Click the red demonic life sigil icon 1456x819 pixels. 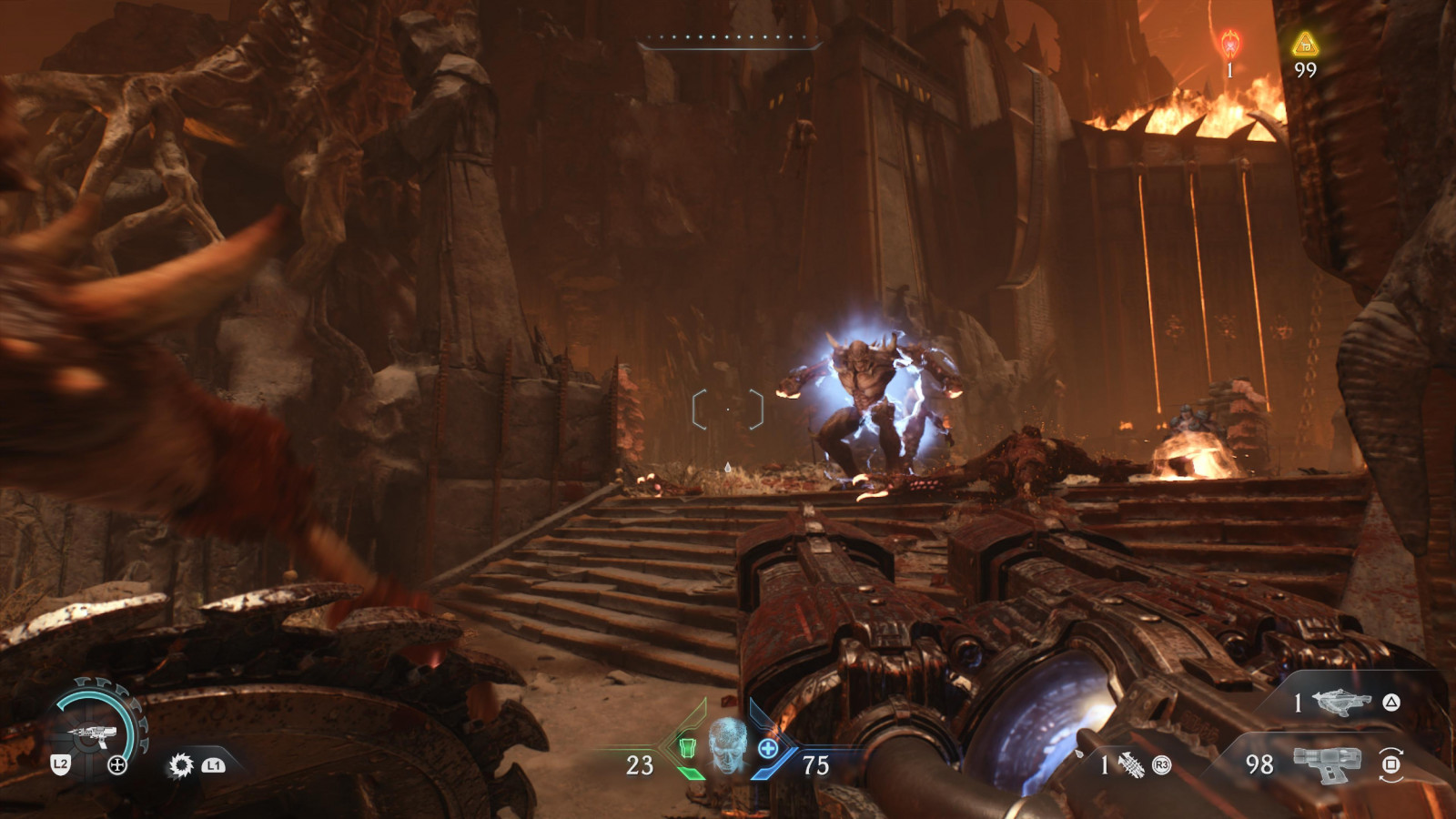(x=1230, y=43)
